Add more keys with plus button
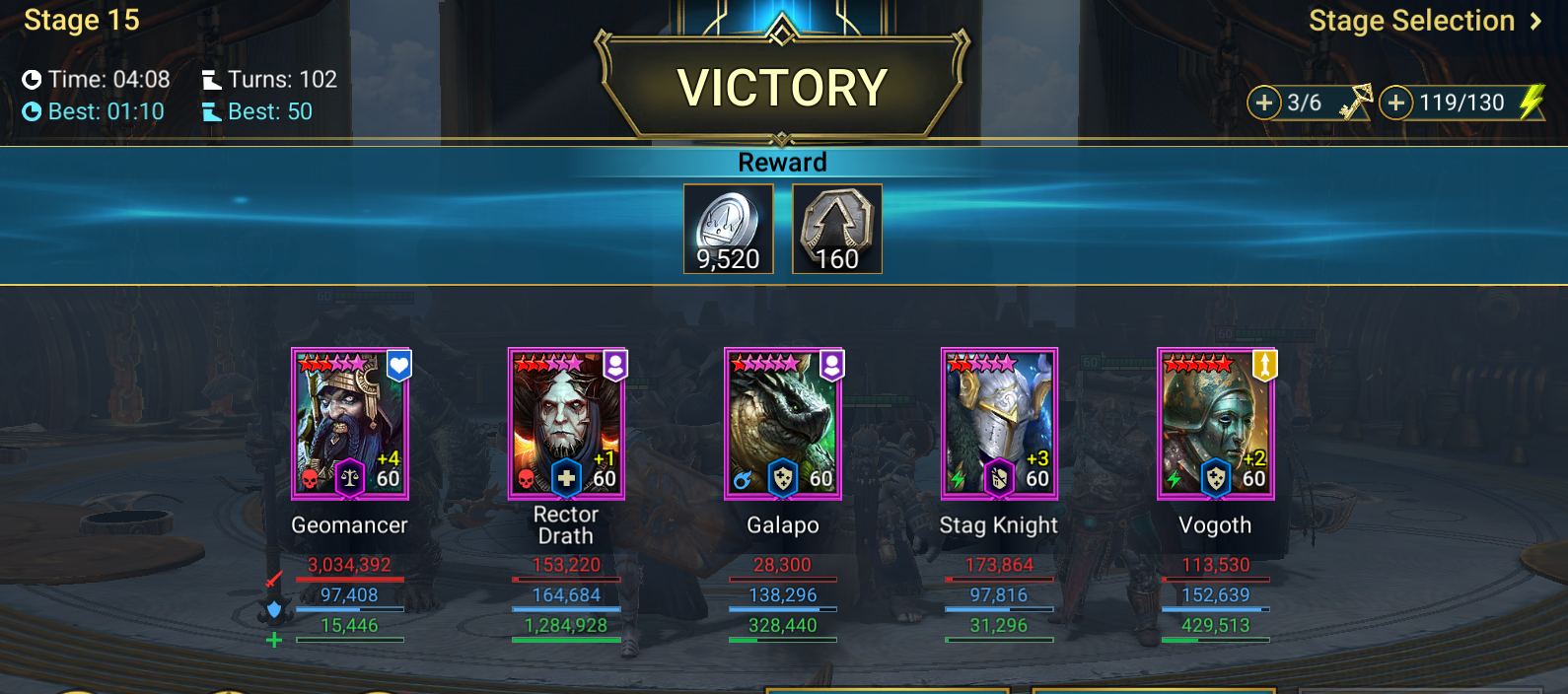 click(1264, 103)
